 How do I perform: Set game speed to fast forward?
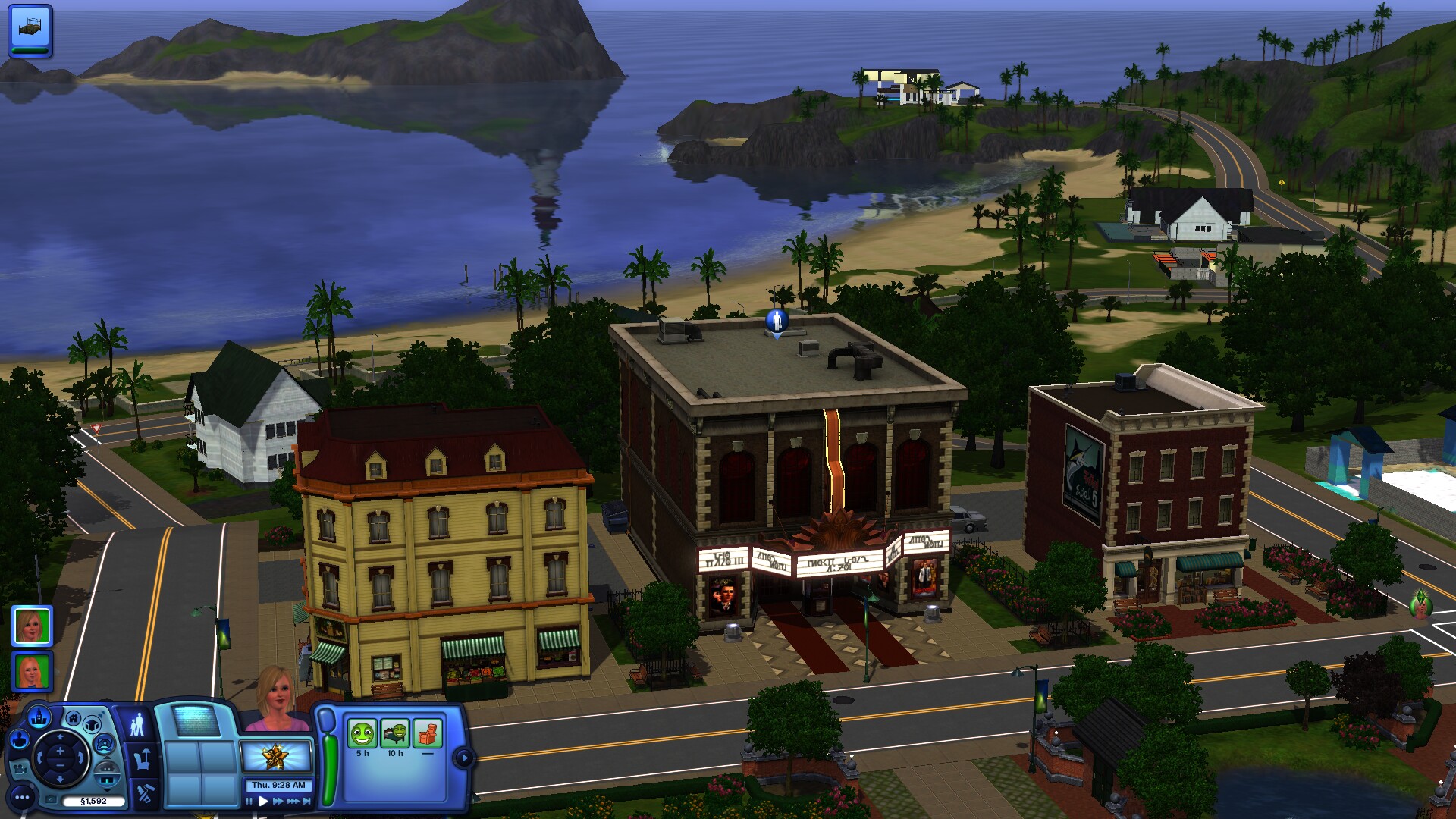278,801
